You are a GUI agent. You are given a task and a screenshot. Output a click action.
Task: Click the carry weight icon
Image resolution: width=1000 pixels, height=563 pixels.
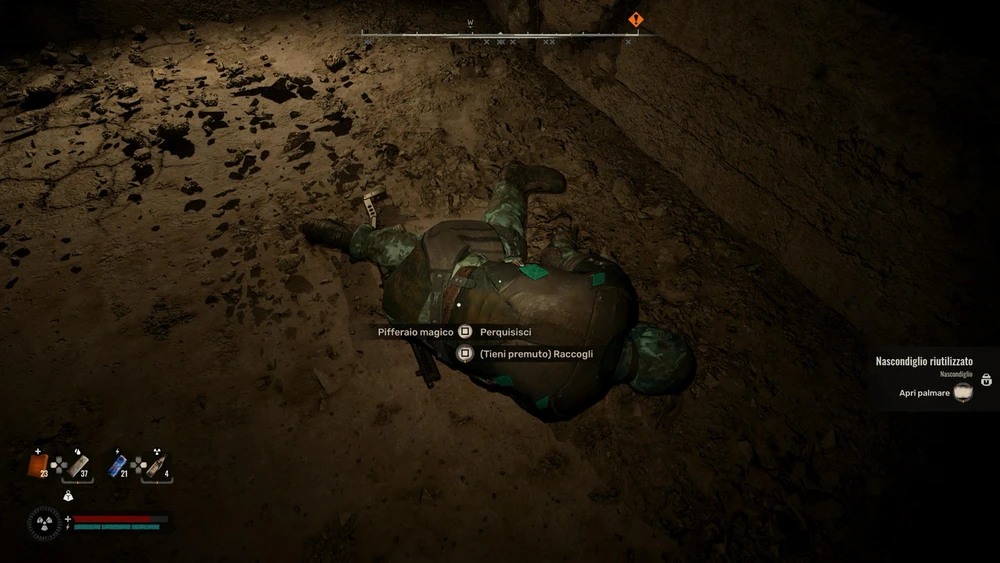tap(68, 496)
